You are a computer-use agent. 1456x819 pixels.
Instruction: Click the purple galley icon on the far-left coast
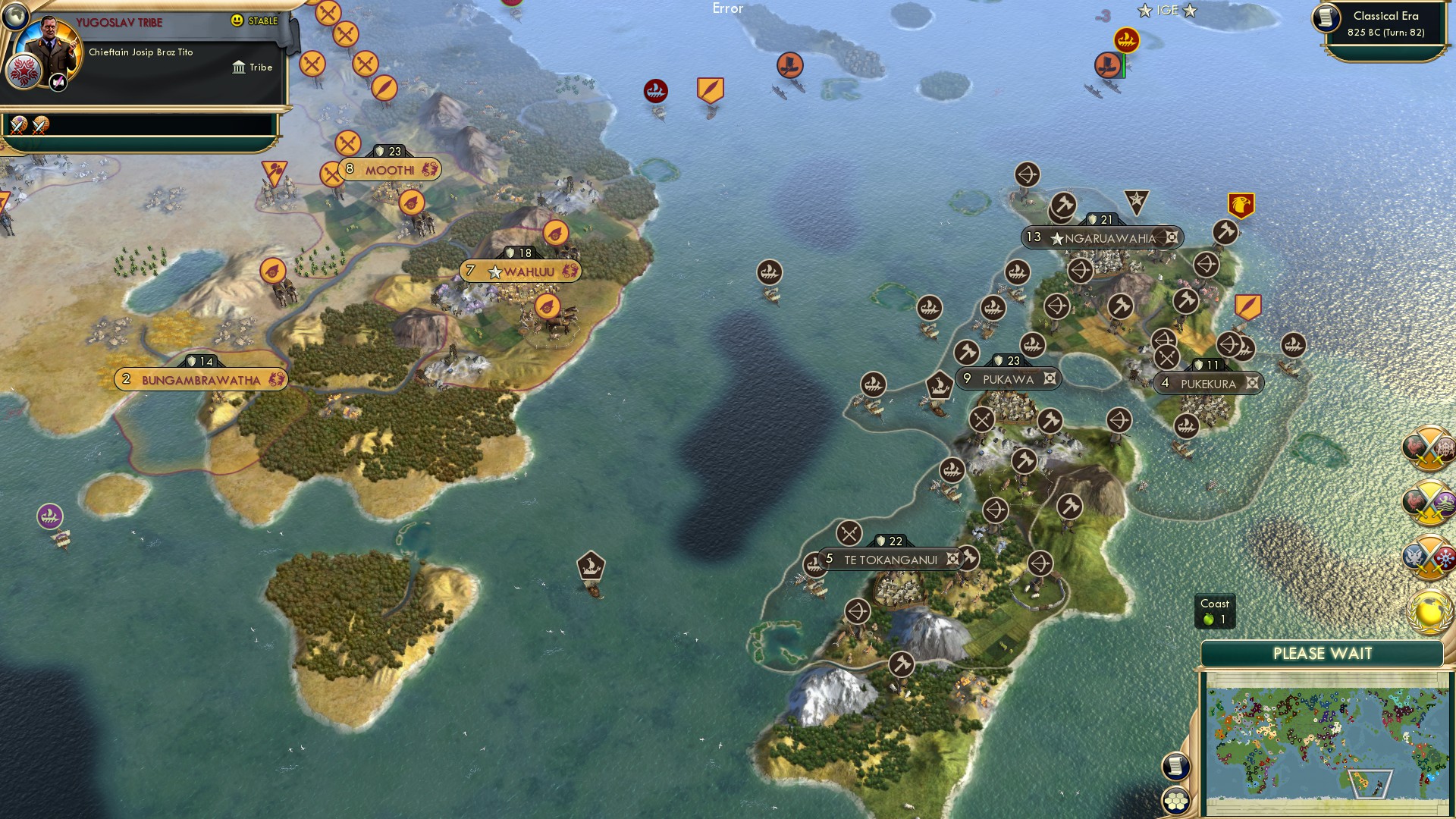tap(49, 515)
